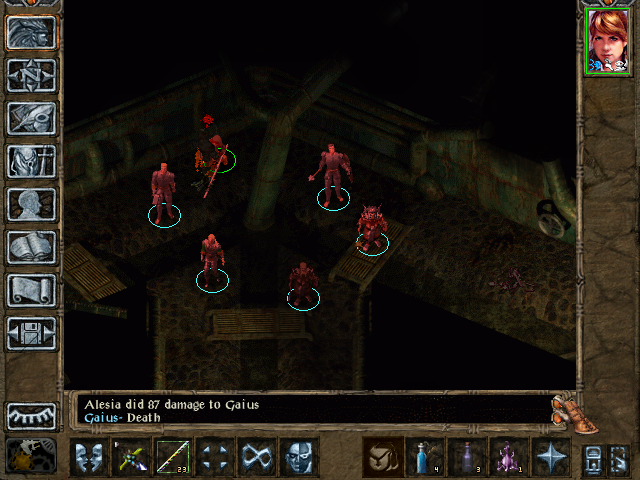The image size is (640, 480).
Task: Equip the arrows quick slot with 23 ammo
Action: point(173,458)
